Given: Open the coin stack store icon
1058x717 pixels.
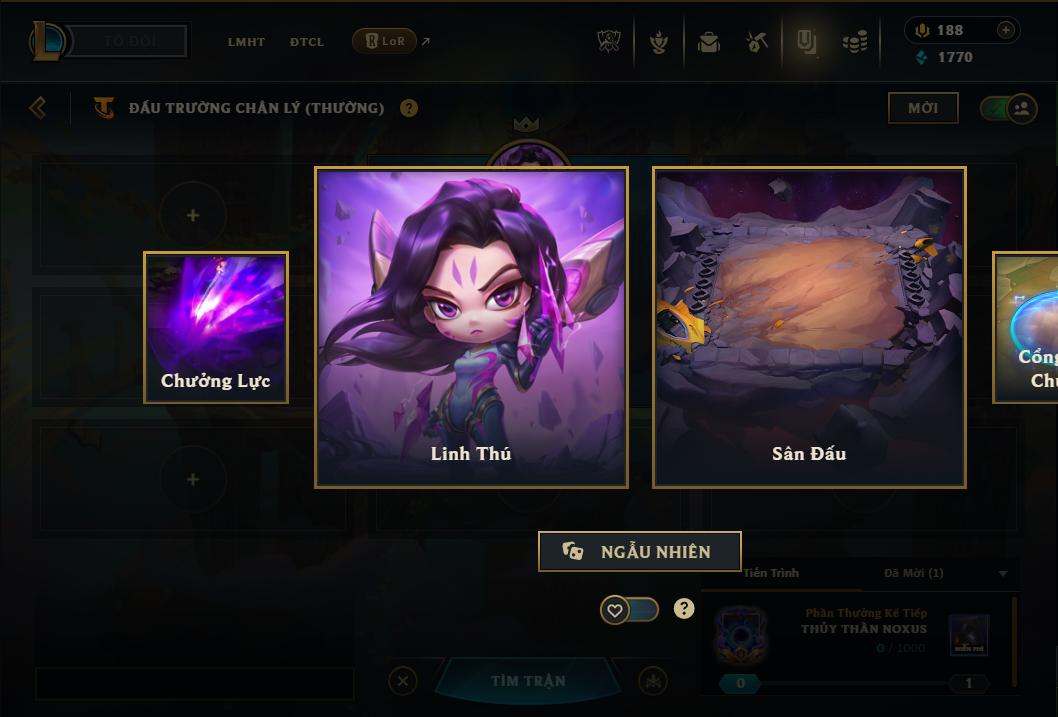Looking at the screenshot, I should coord(855,42).
